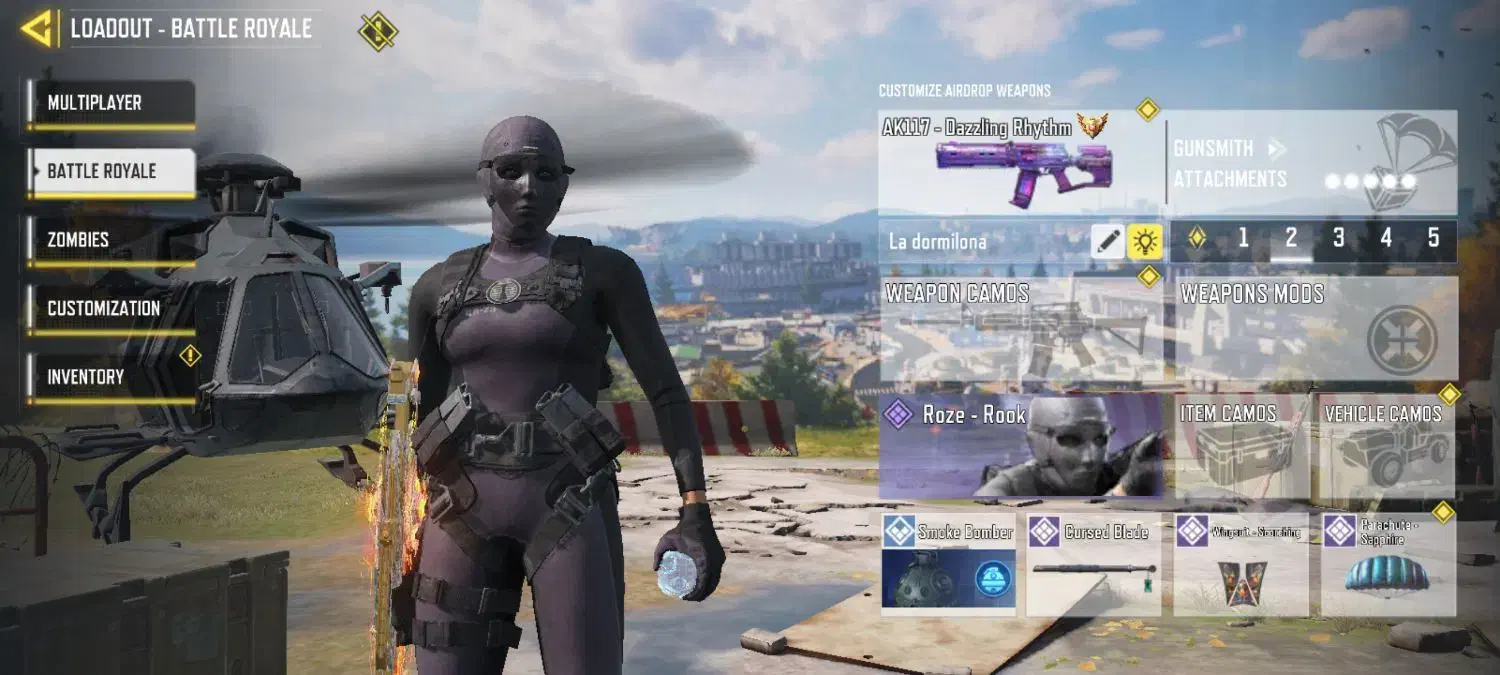Open Item Camos
Screen dimensions: 1500x675
click(1242, 446)
